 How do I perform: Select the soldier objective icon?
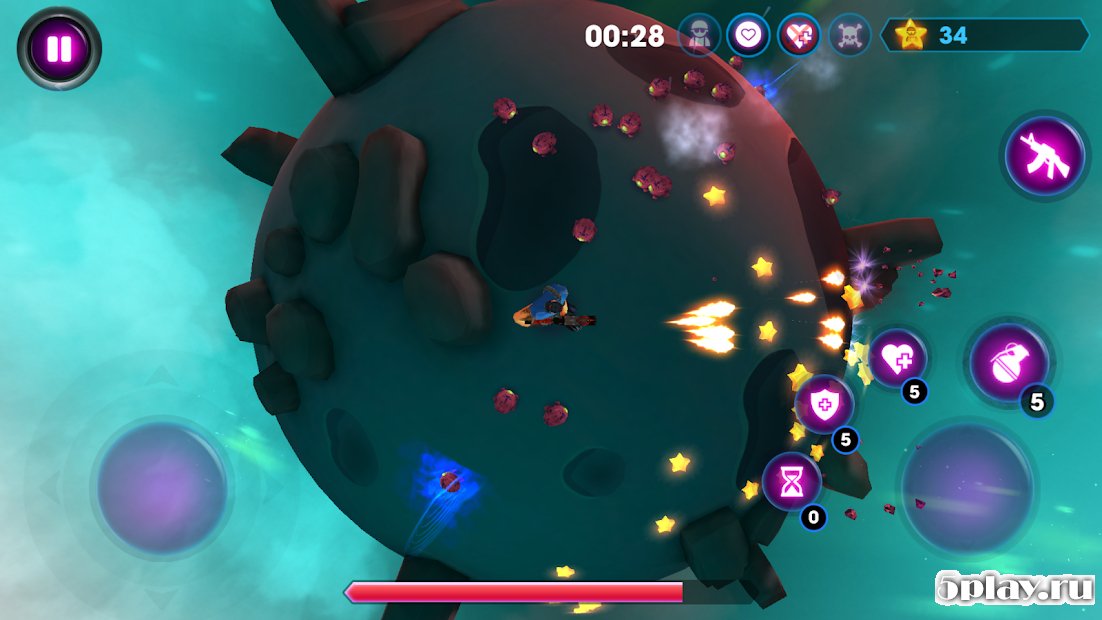pyautogui.click(x=699, y=36)
